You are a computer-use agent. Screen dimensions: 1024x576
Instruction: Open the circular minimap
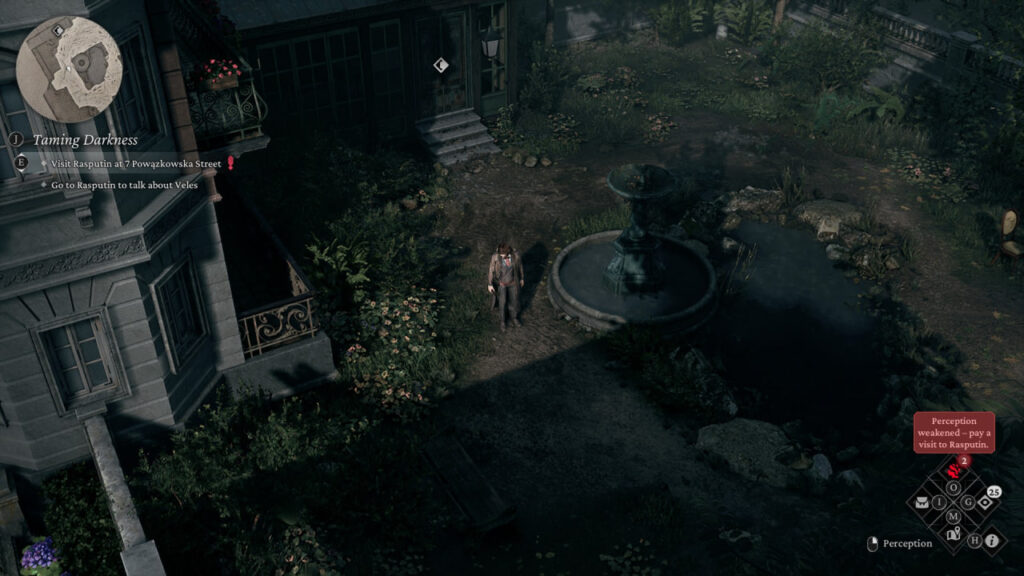tap(69, 69)
